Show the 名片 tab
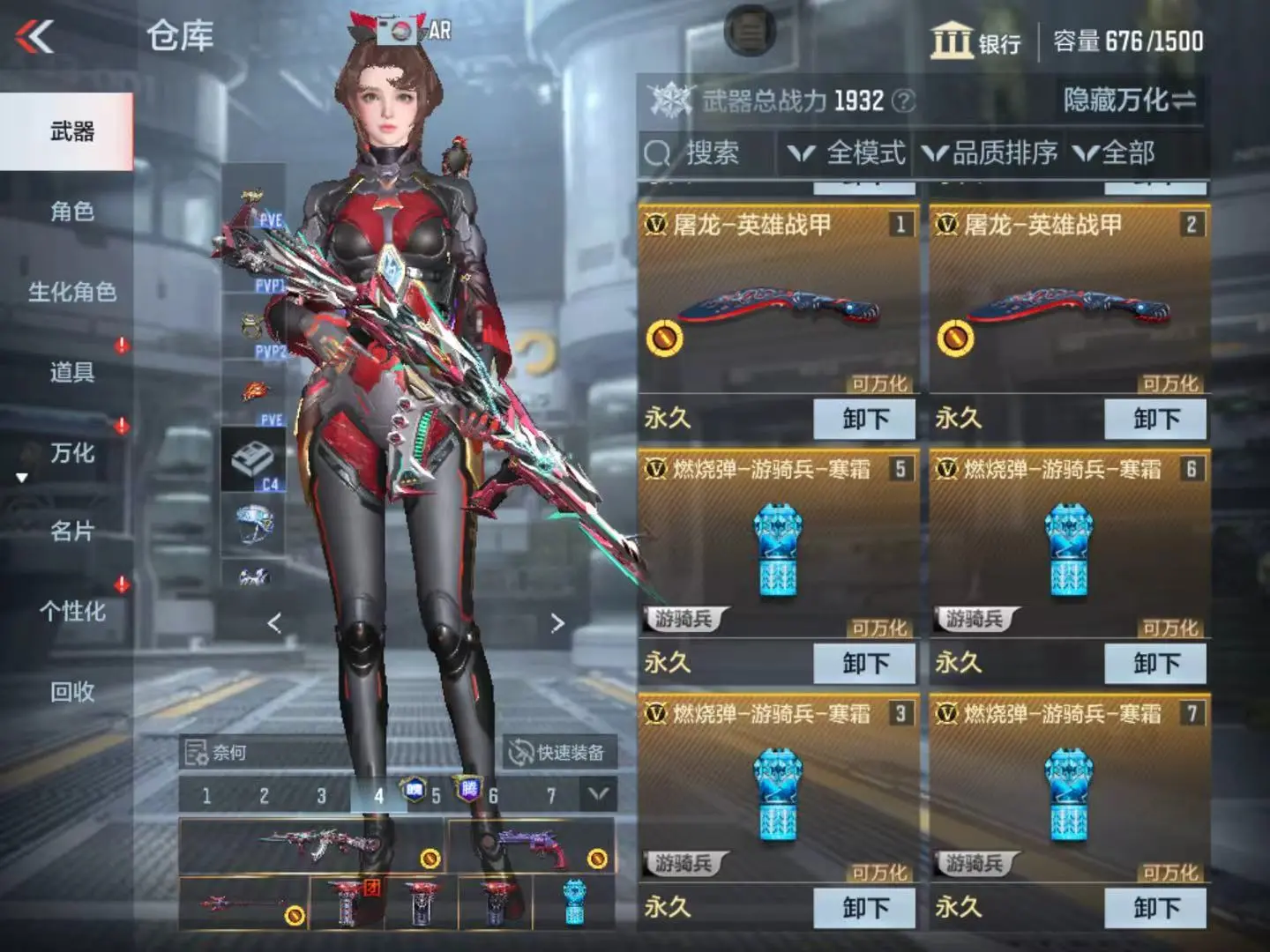 [71, 532]
